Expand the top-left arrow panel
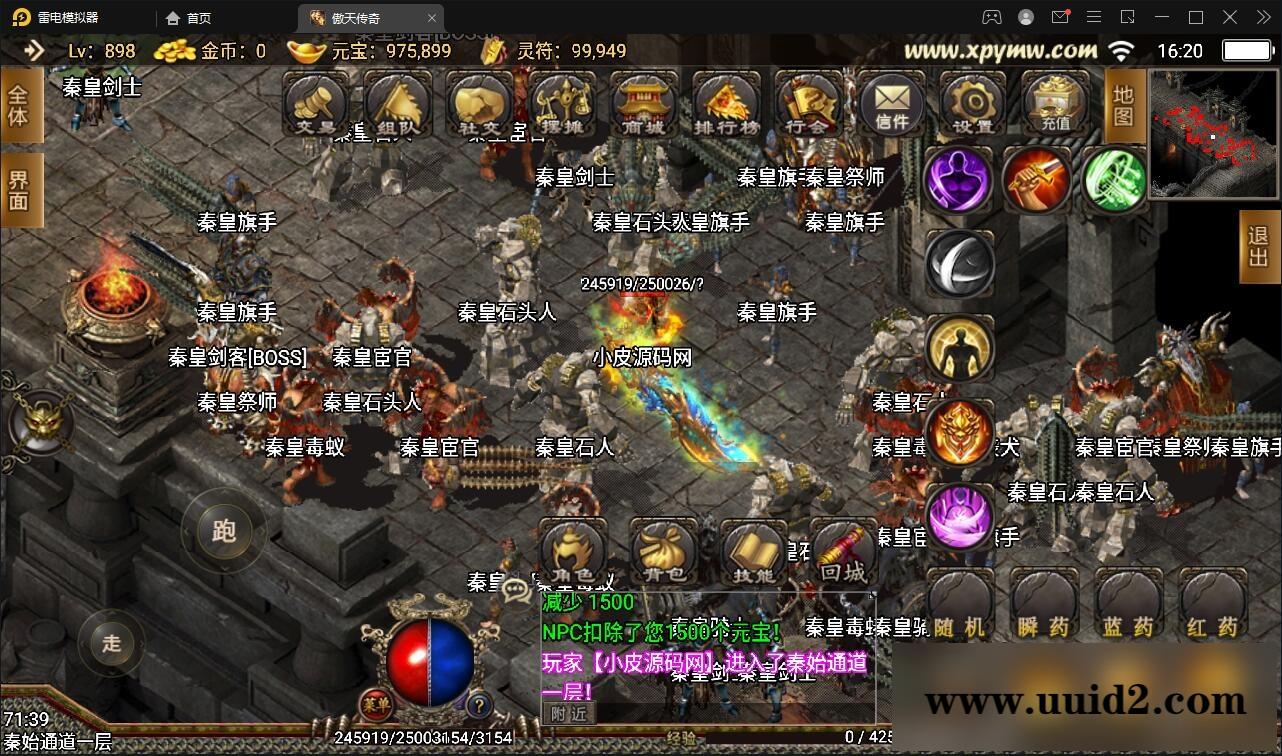 click(x=35, y=51)
